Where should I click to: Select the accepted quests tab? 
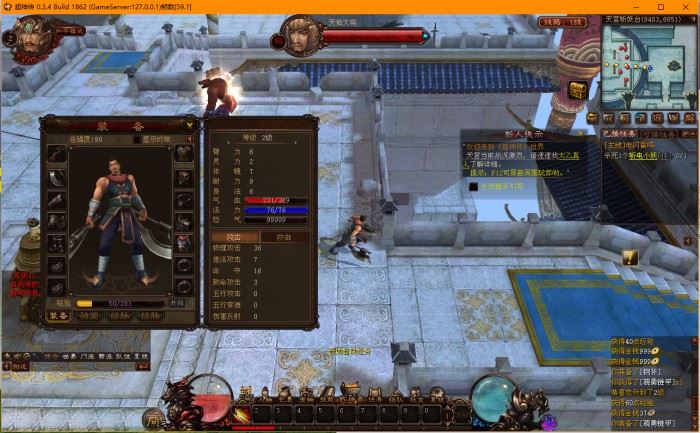click(618, 132)
